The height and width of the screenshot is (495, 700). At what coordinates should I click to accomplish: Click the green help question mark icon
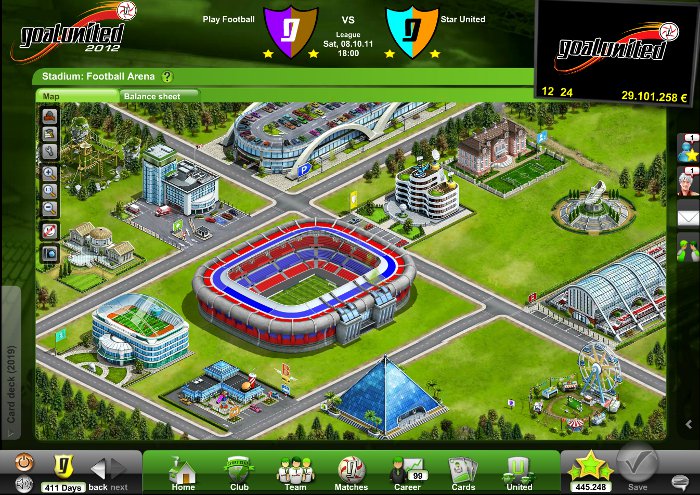coord(168,76)
